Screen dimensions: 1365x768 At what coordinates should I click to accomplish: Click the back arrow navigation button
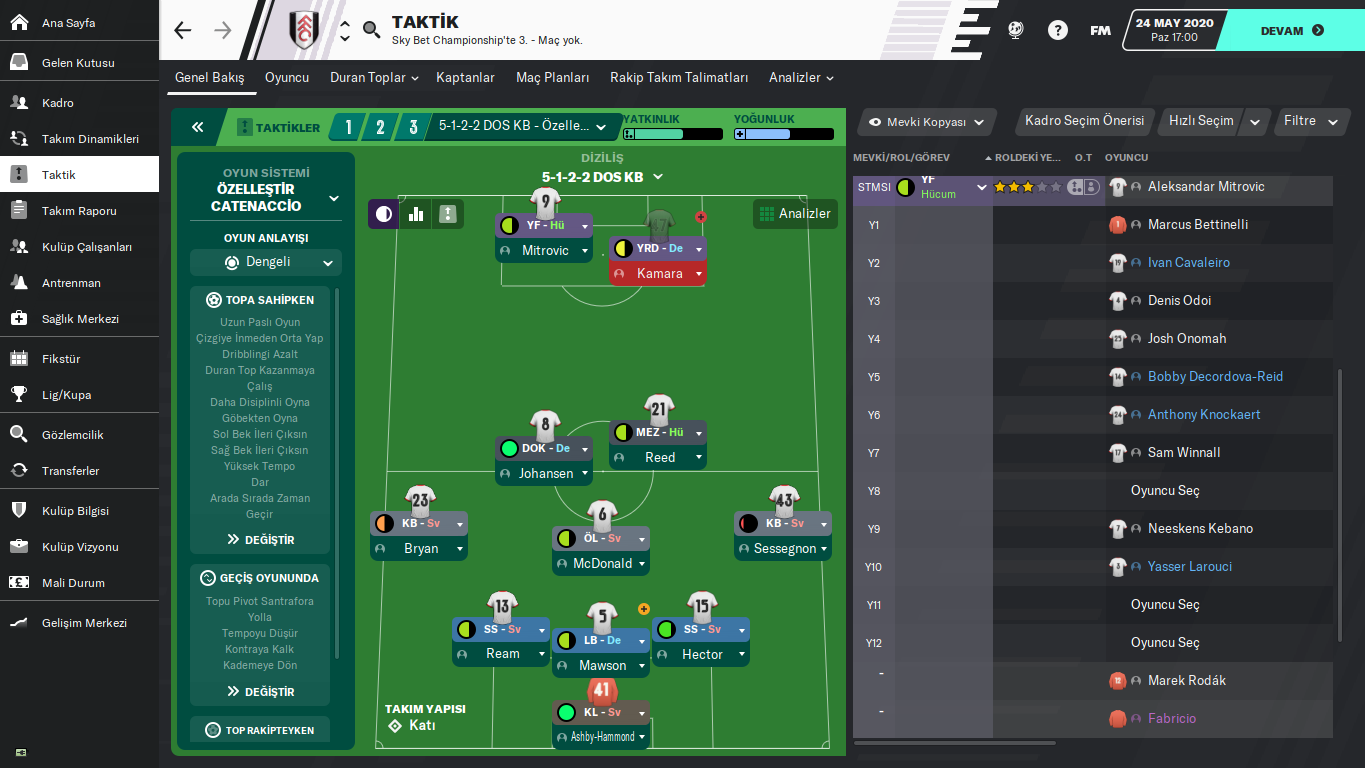point(182,30)
